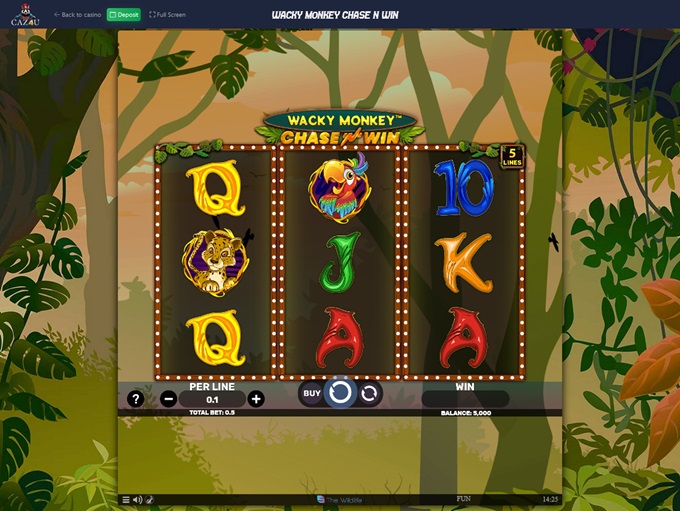Viewport: 680px width, 511px height.
Task: Activate the autoplay spin button
Action: [x=369, y=393]
